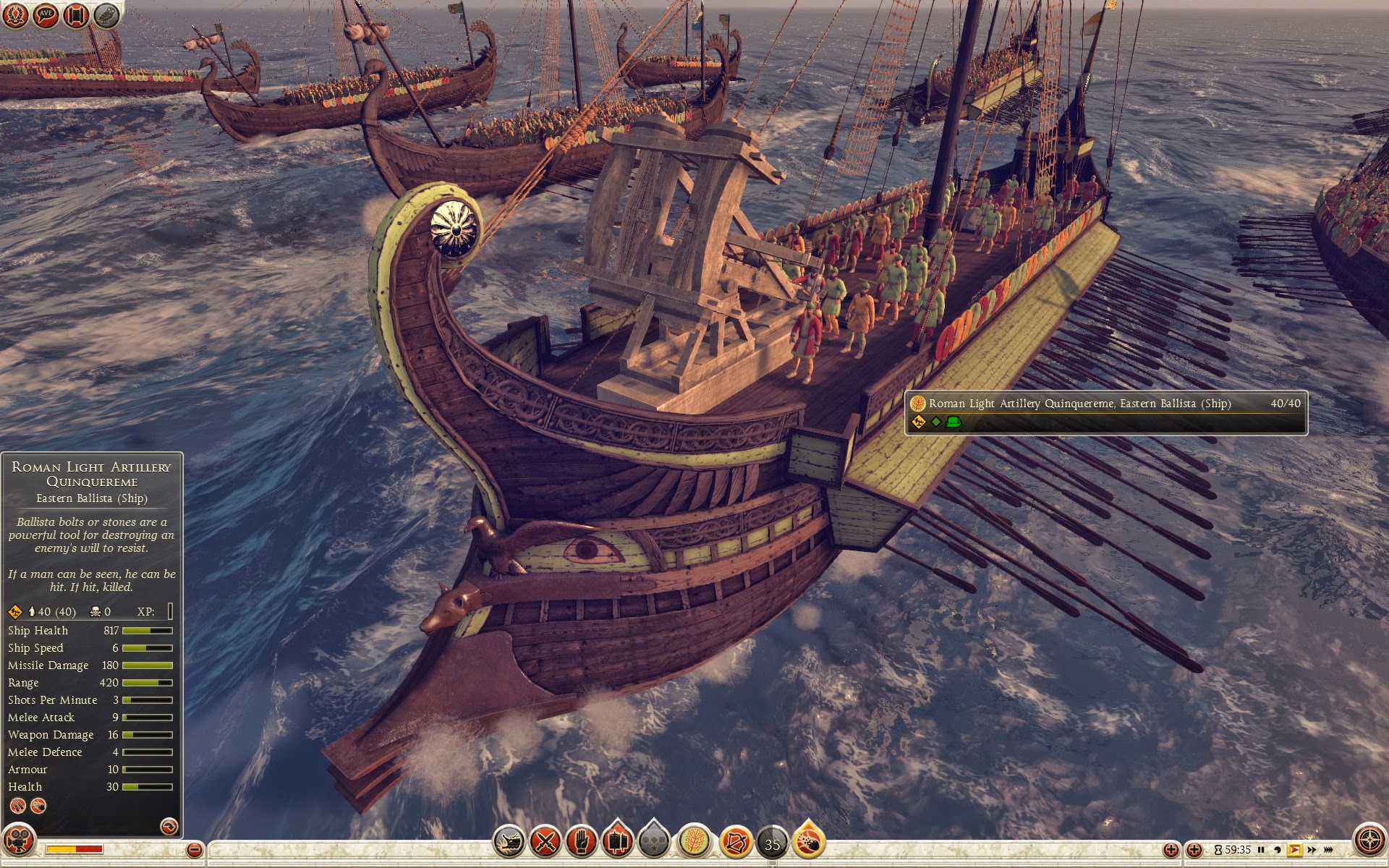The height and width of the screenshot is (868, 1389).
Task: Open the compass tactical map button
Action: click(x=1369, y=841)
